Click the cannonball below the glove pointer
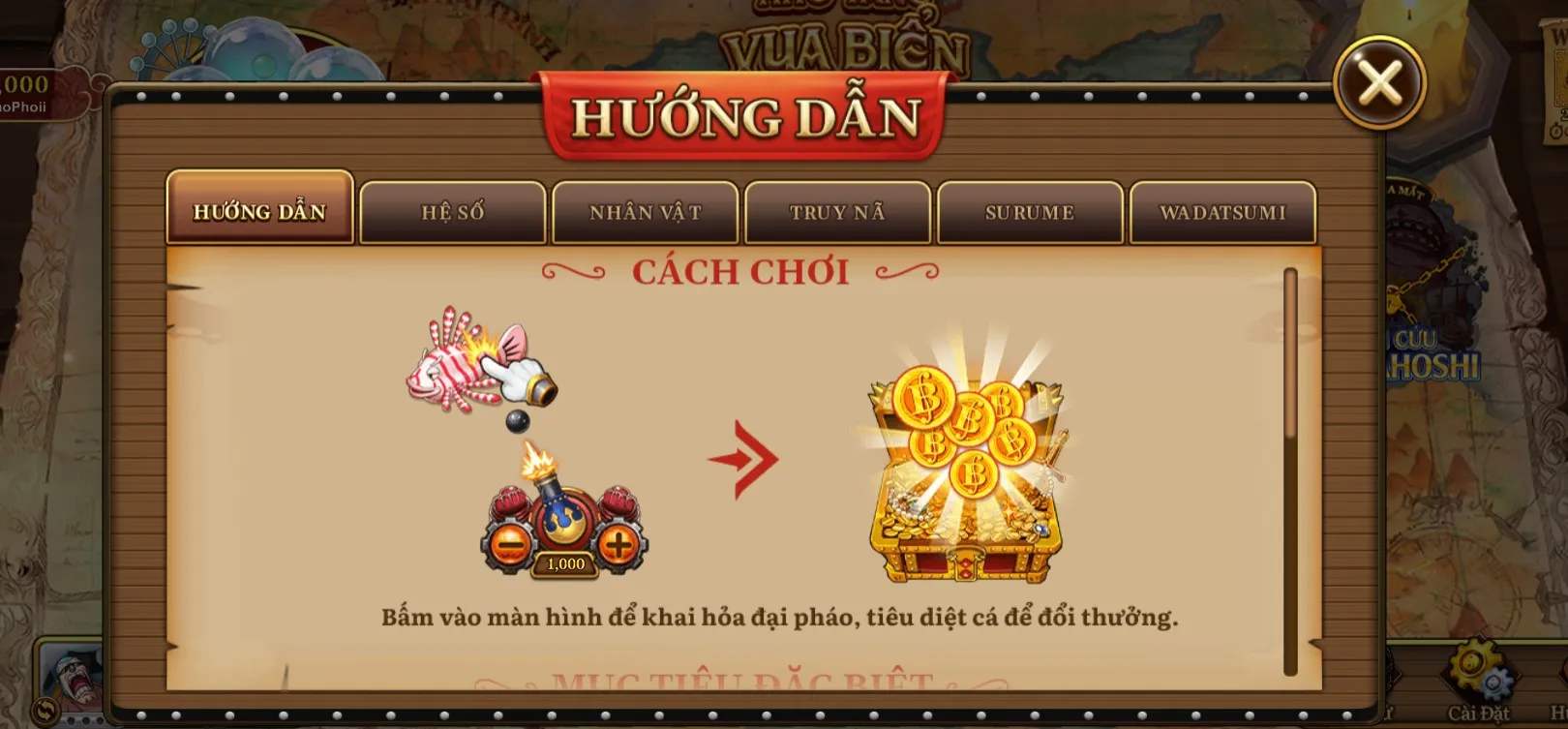 coord(519,423)
